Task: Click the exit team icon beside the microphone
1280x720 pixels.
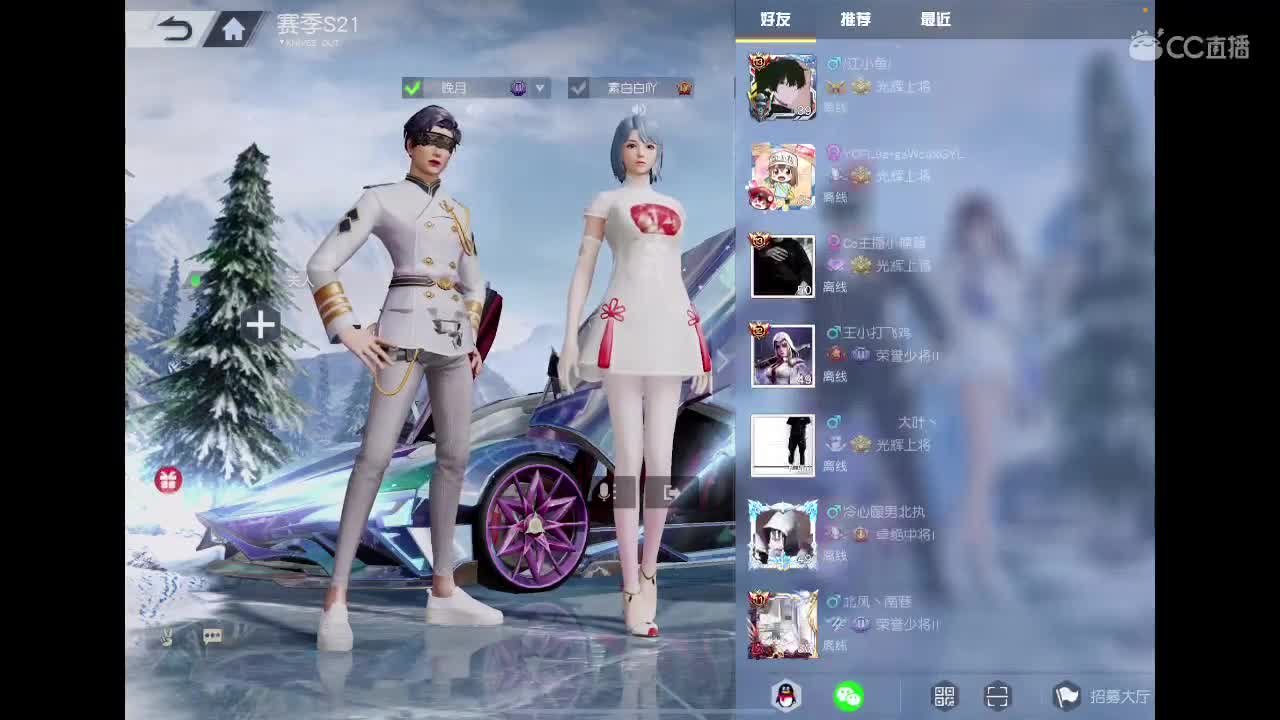Action: (670, 491)
